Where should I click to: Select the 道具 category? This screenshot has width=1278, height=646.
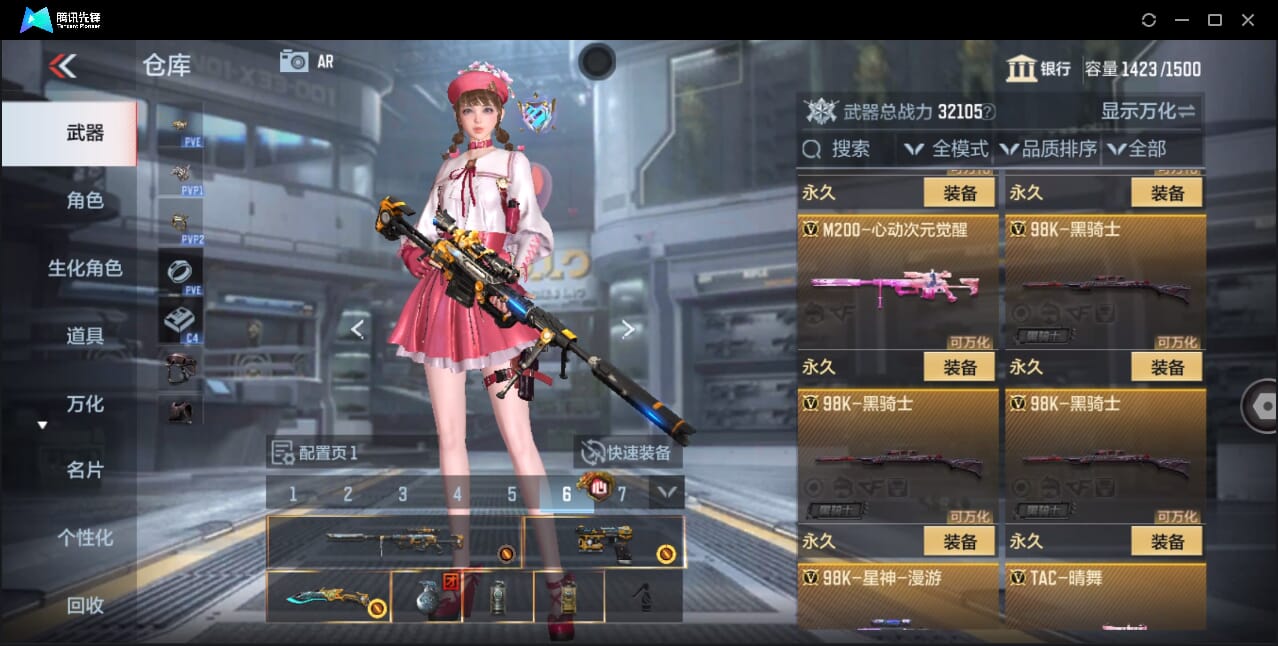coord(84,336)
